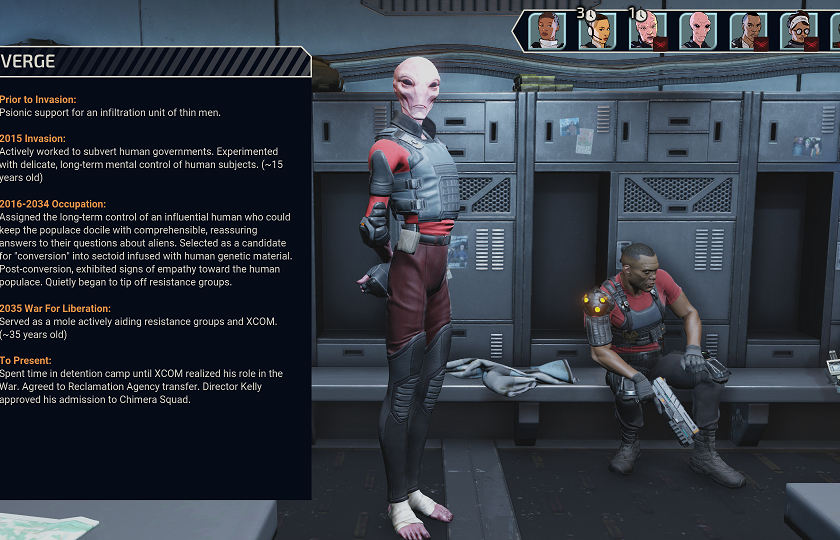Choose the agent portrait wearing goggles and headband
This screenshot has width=840, height=540.
[797, 30]
